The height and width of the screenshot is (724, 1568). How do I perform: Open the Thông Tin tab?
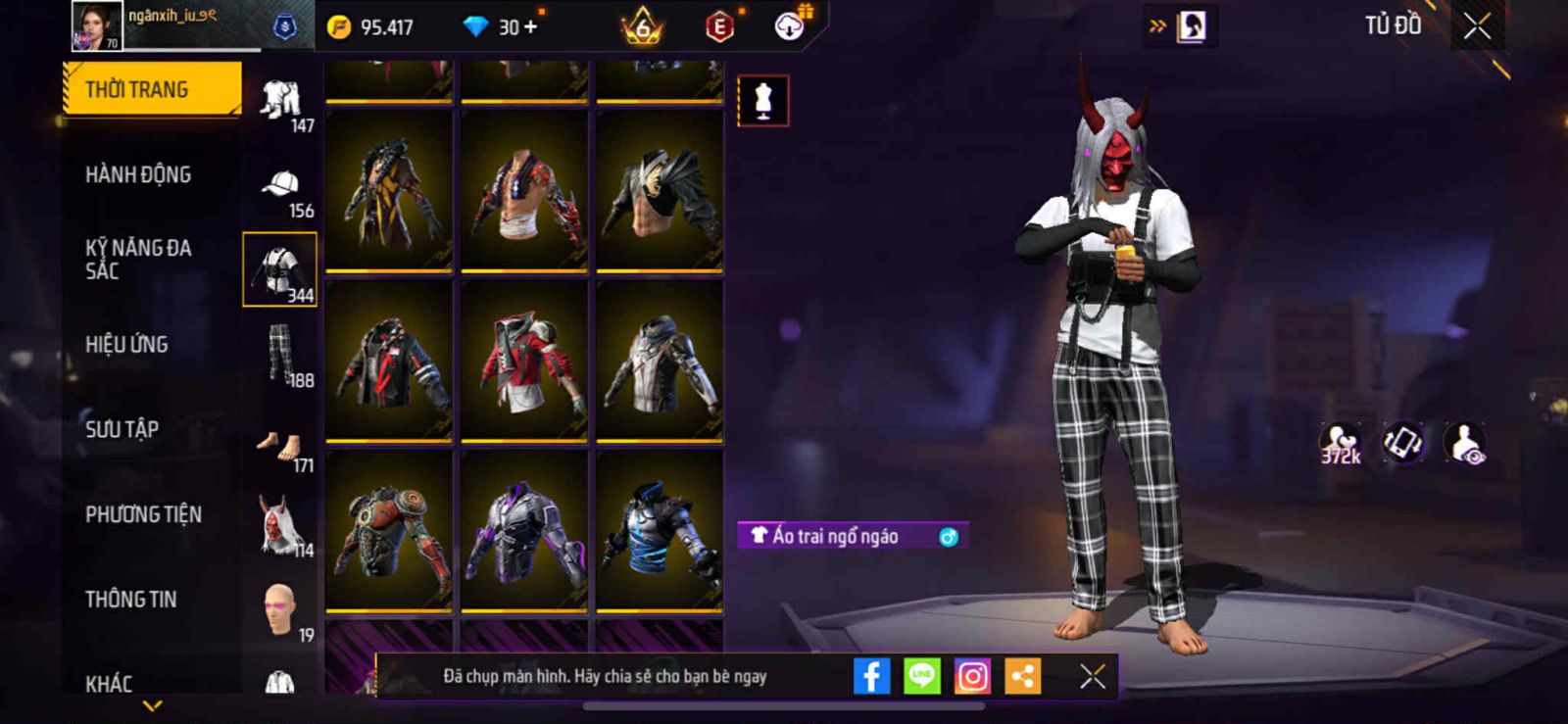[x=130, y=599]
